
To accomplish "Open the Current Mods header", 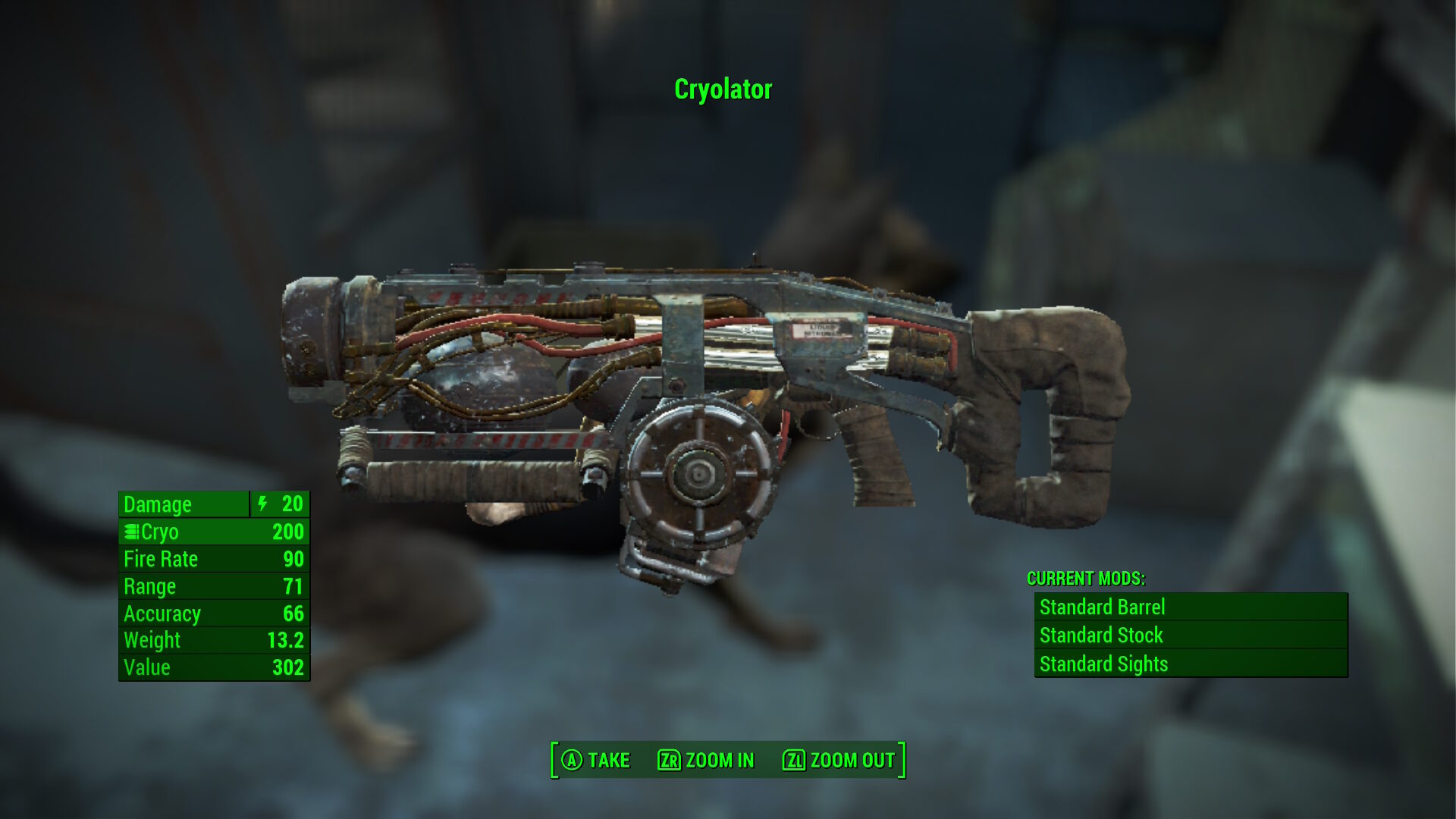I will tap(1086, 578).
